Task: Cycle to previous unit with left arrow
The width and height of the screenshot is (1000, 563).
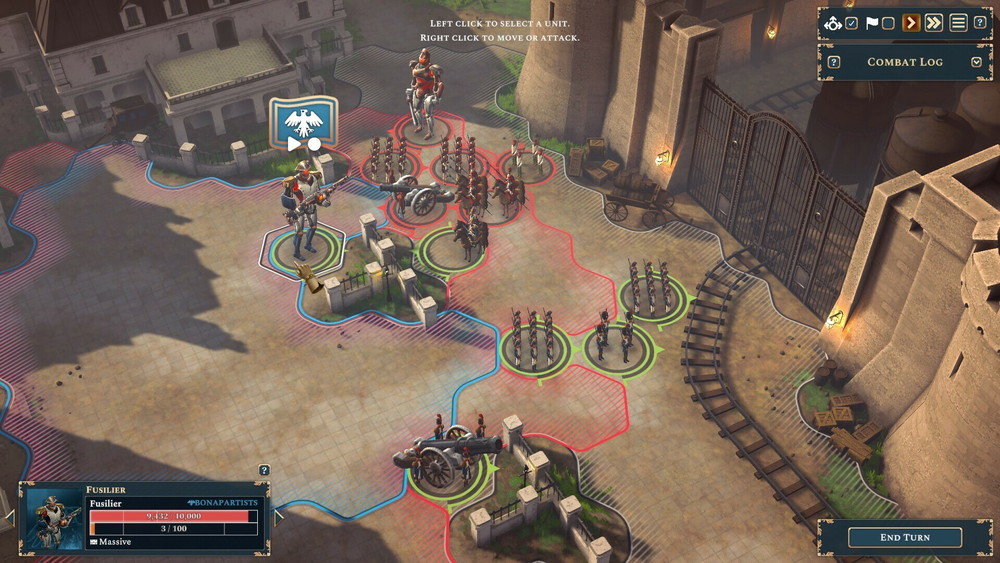Action: pos(10,517)
